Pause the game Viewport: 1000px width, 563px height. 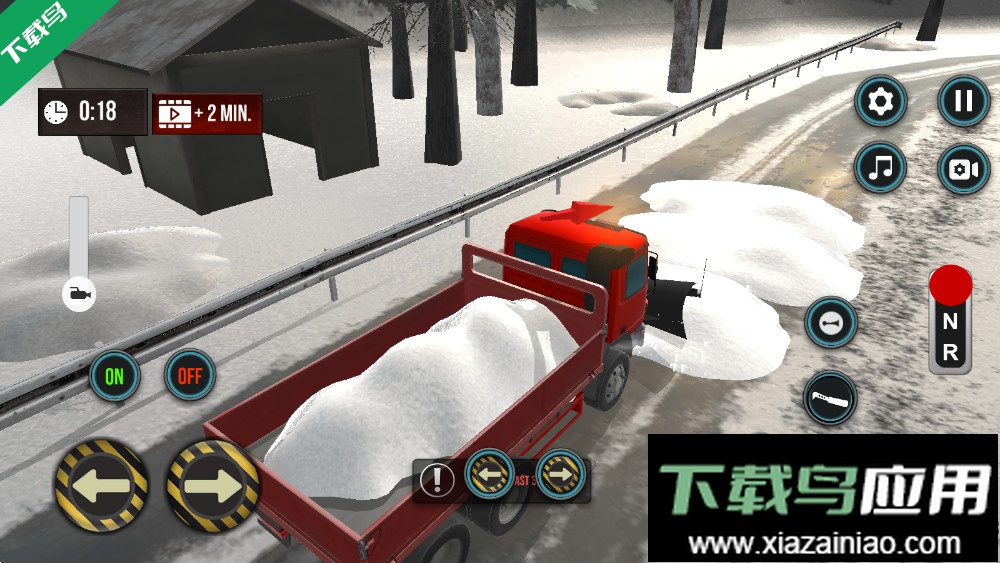click(x=963, y=101)
